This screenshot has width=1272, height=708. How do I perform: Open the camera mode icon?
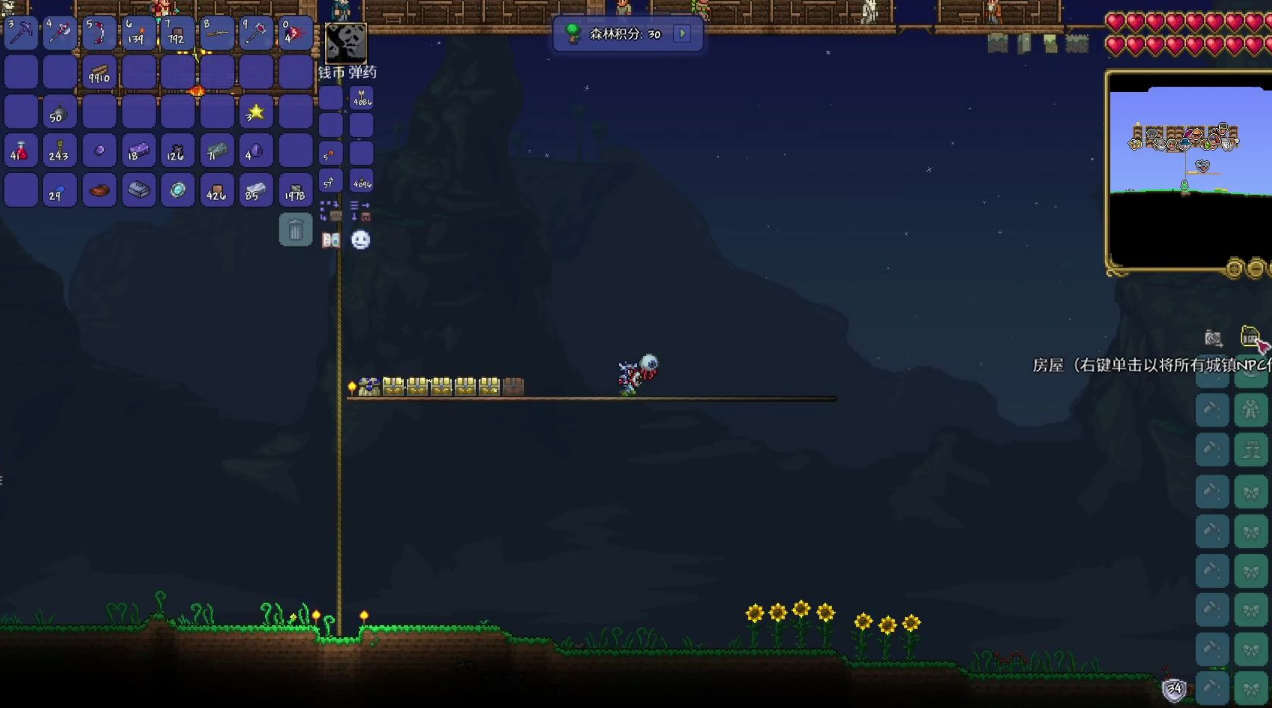coord(1213,338)
